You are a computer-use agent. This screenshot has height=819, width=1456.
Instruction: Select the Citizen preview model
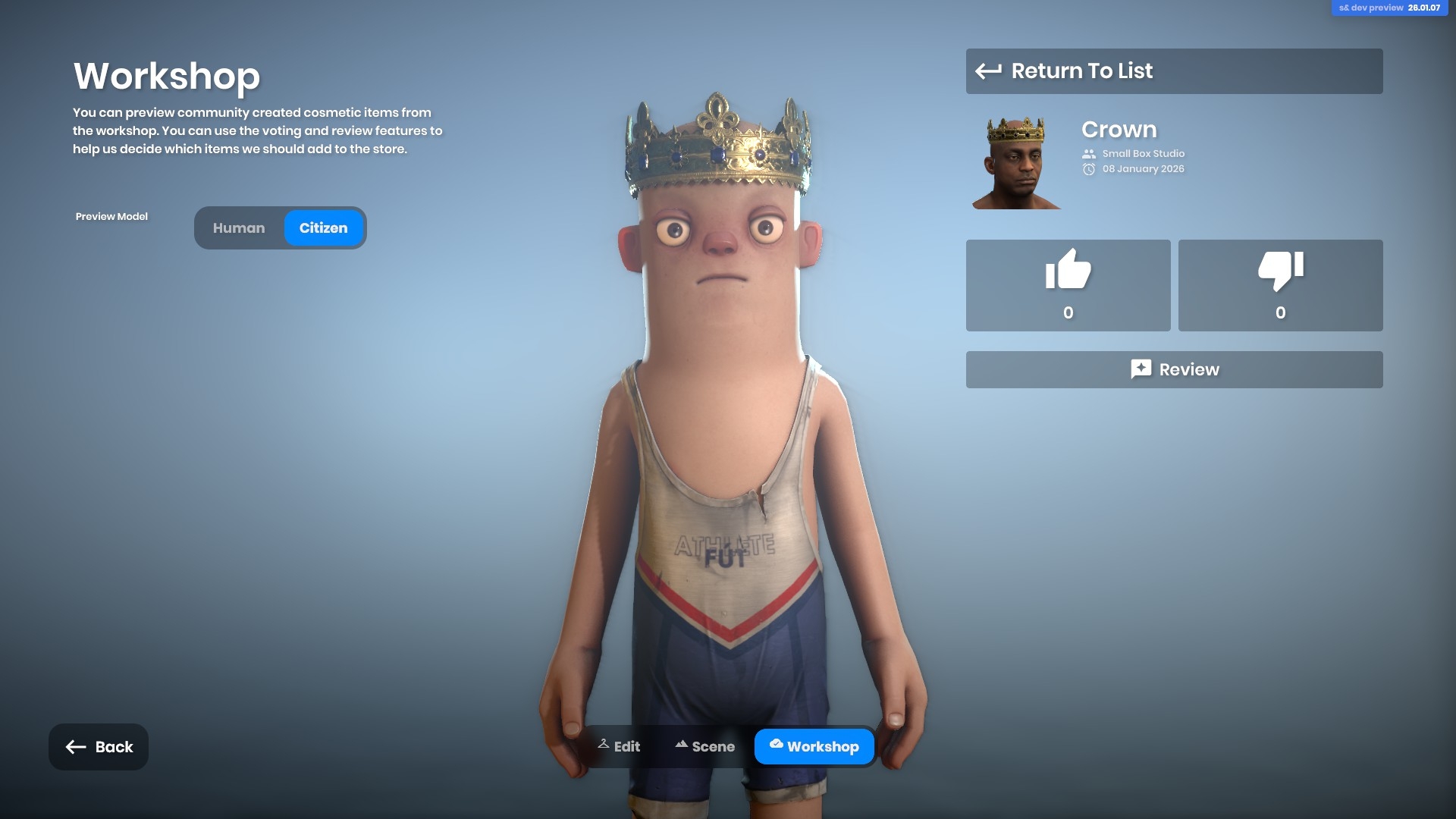point(323,228)
